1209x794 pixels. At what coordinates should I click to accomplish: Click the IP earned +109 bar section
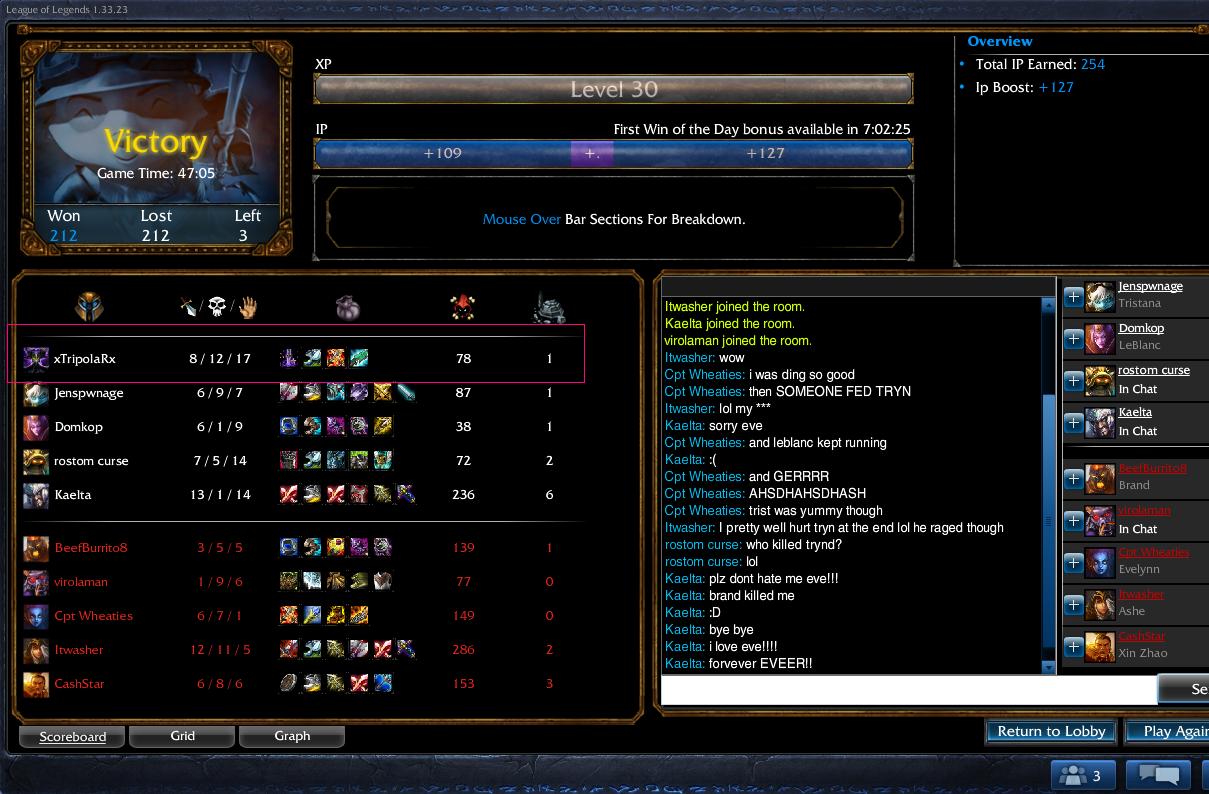coord(442,154)
